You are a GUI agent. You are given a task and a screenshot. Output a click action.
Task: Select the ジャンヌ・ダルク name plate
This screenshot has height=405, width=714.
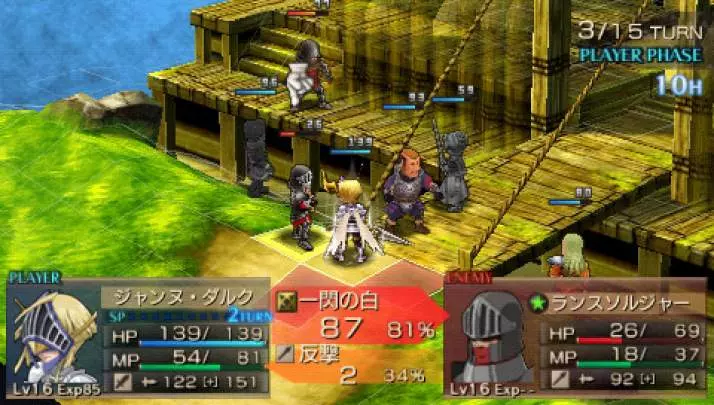point(184,299)
